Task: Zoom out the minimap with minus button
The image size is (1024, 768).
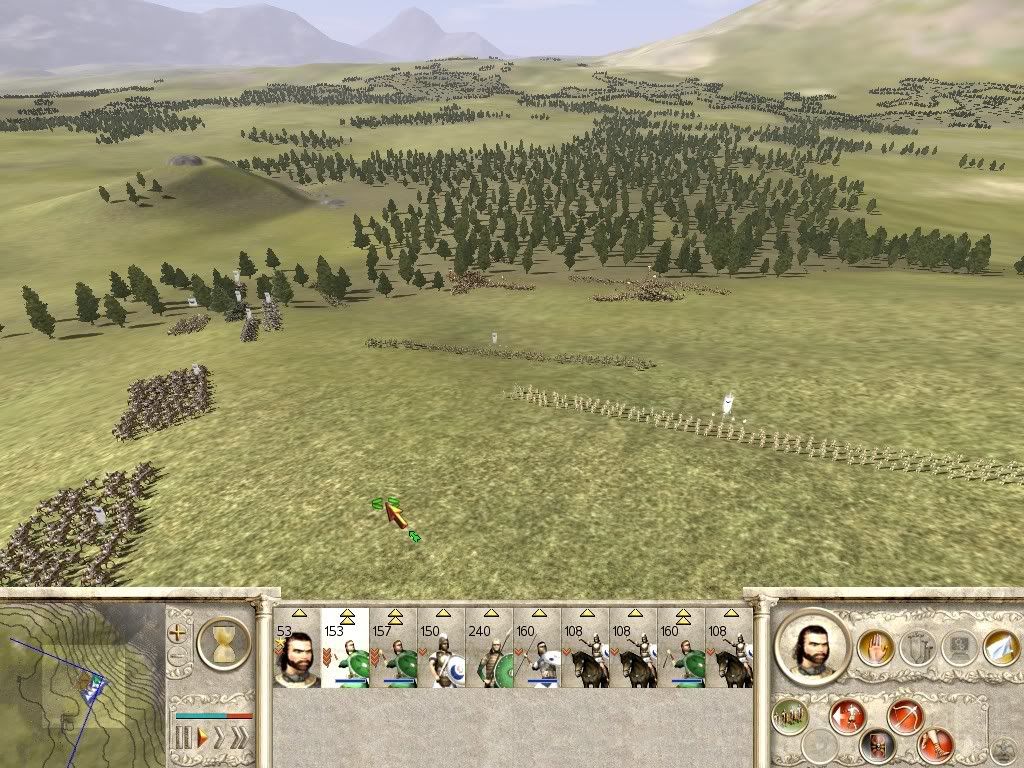Action: [x=178, y=657]
